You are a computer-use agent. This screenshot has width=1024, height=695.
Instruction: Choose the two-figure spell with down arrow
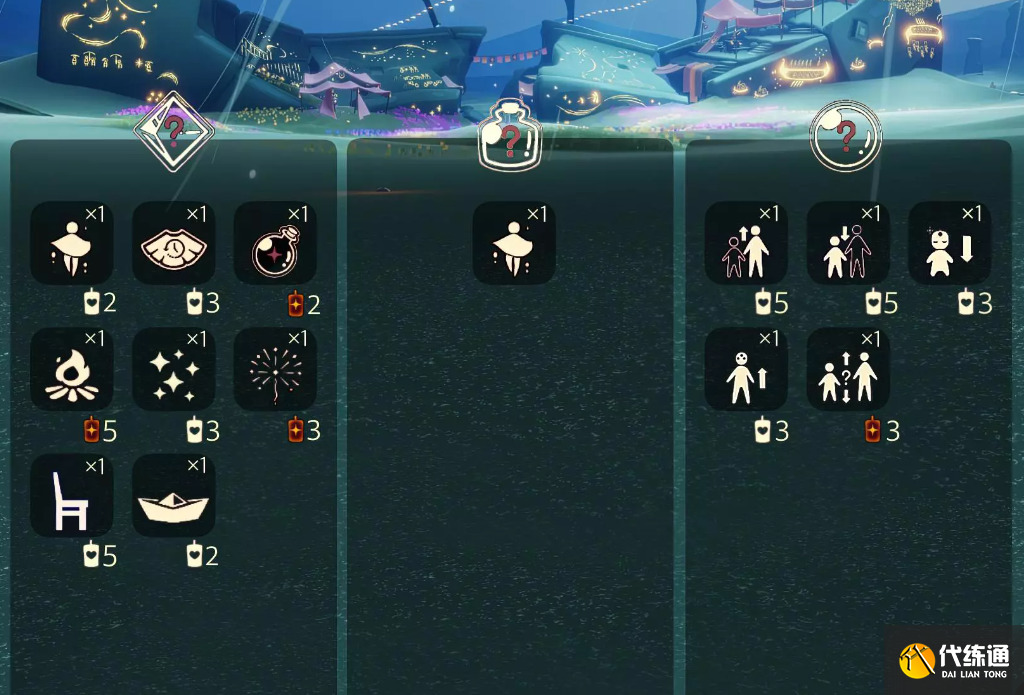pyautogui.click(x=847, y=243)
